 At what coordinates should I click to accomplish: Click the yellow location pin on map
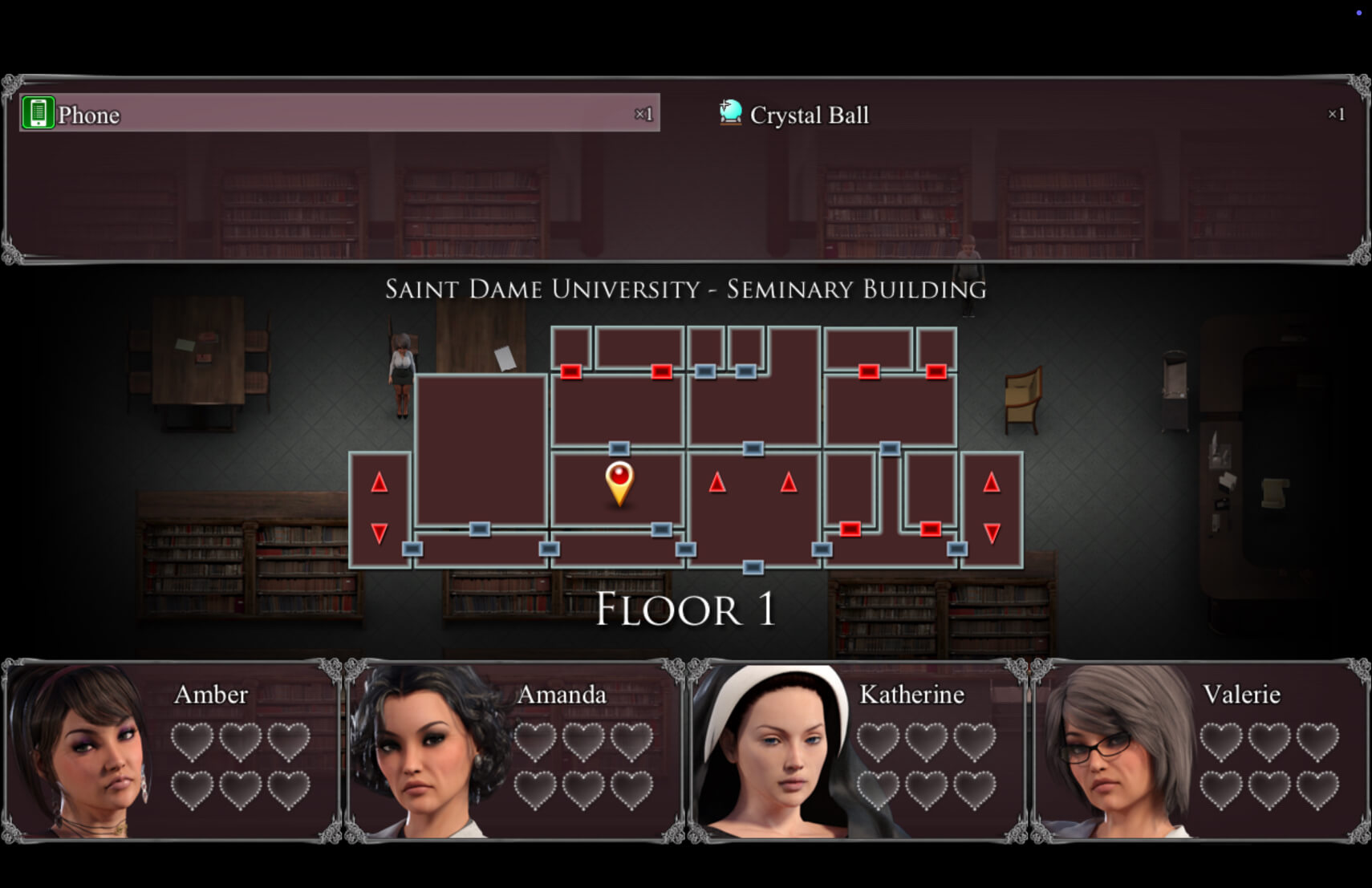tap(619, 481)
